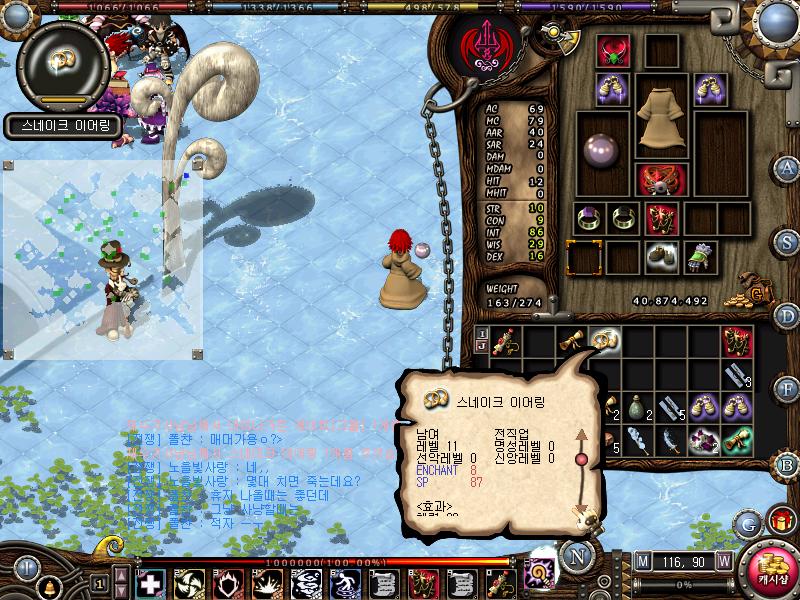Select the equipped green gauntlet
The height and width of the screenshot is (600, 800).
[700, 256]
